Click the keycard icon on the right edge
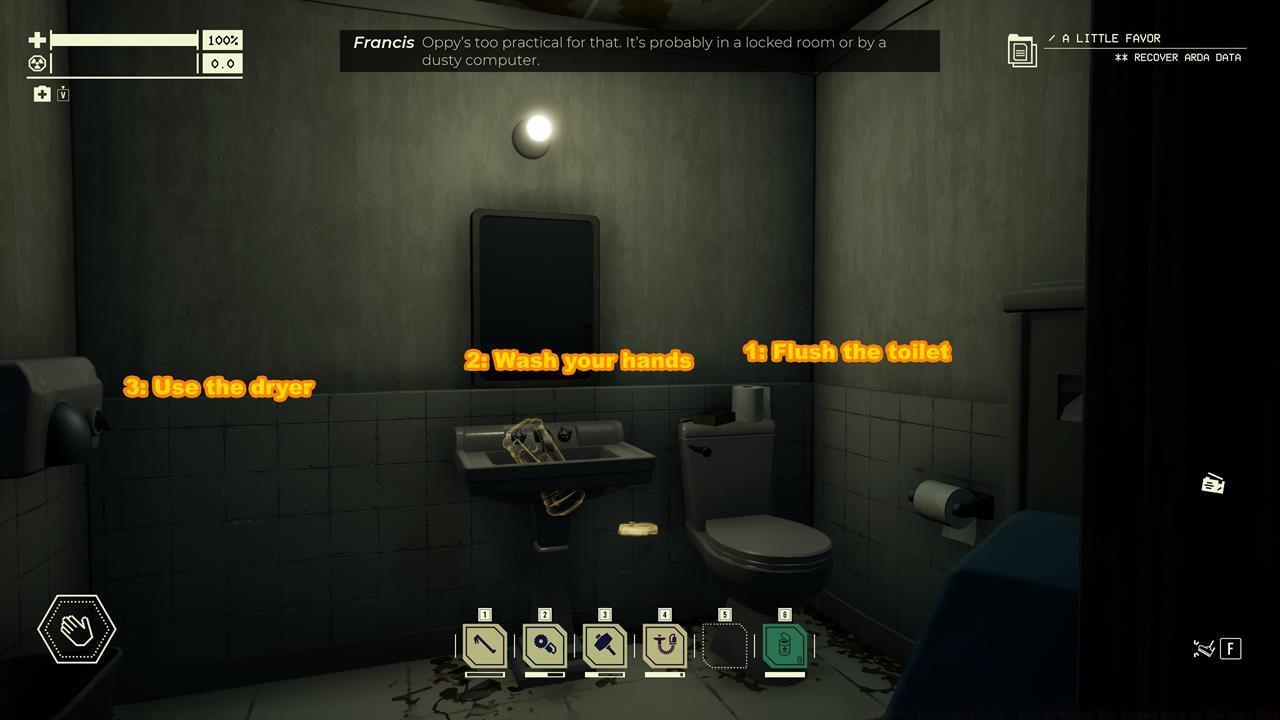This screenshot has width=1280, height=720. click(x=1214, y=484)
